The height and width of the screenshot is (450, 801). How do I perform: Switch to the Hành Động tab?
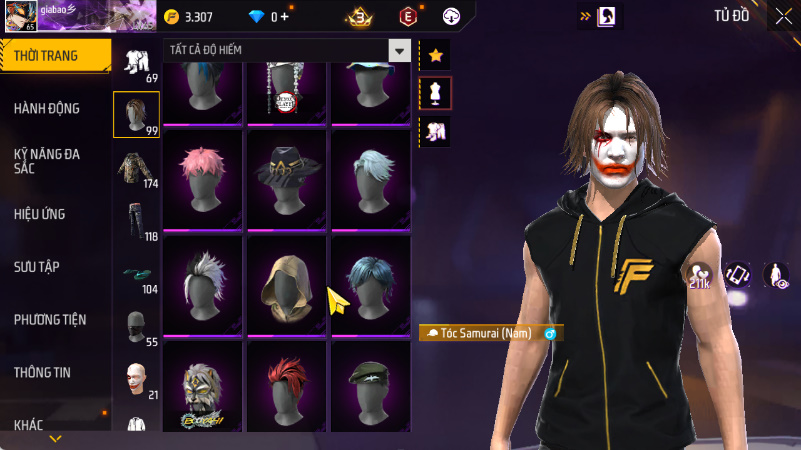pyautogui.click(x=47, y=108)
